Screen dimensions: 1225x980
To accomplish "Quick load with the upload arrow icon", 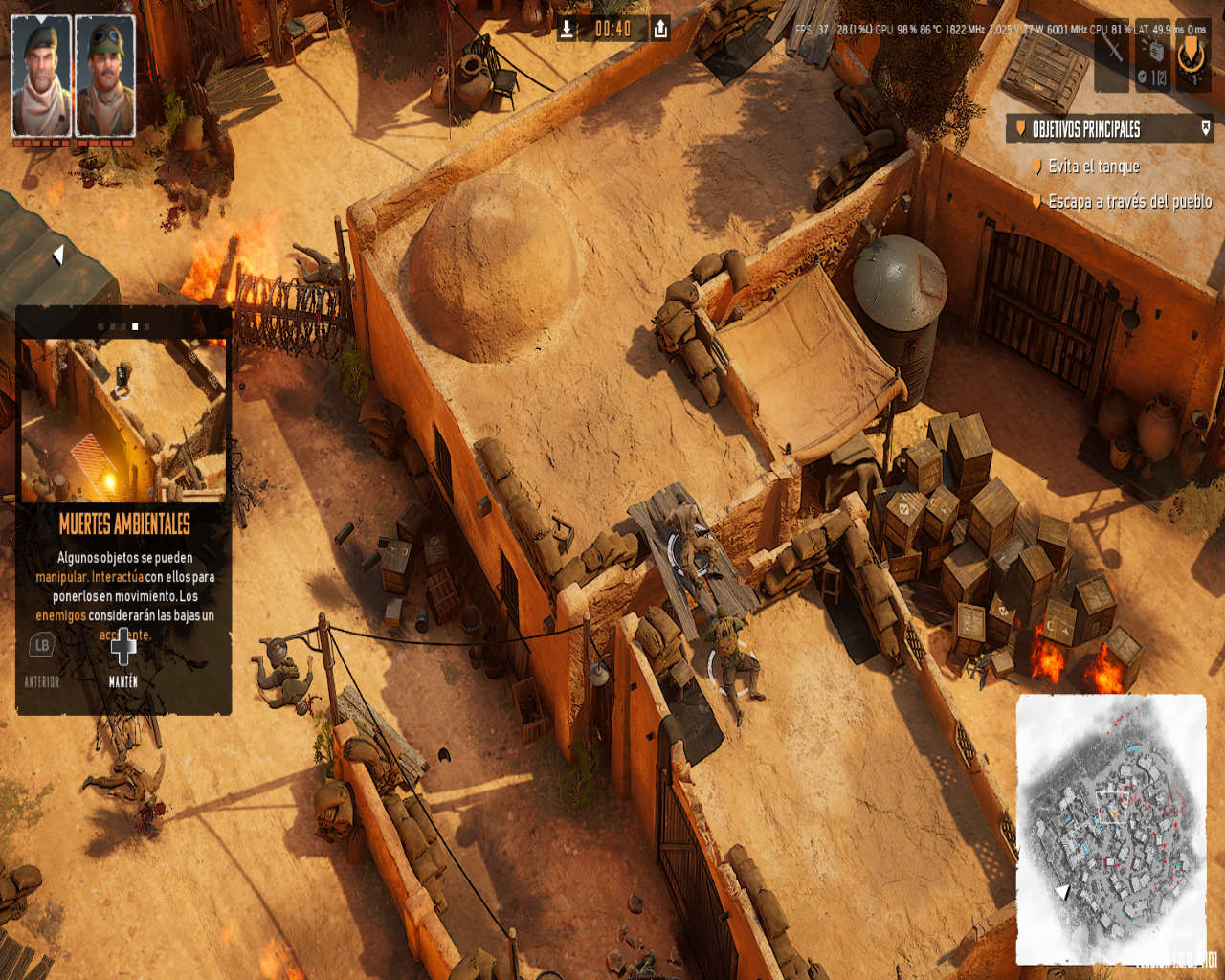I will [660, 29].
